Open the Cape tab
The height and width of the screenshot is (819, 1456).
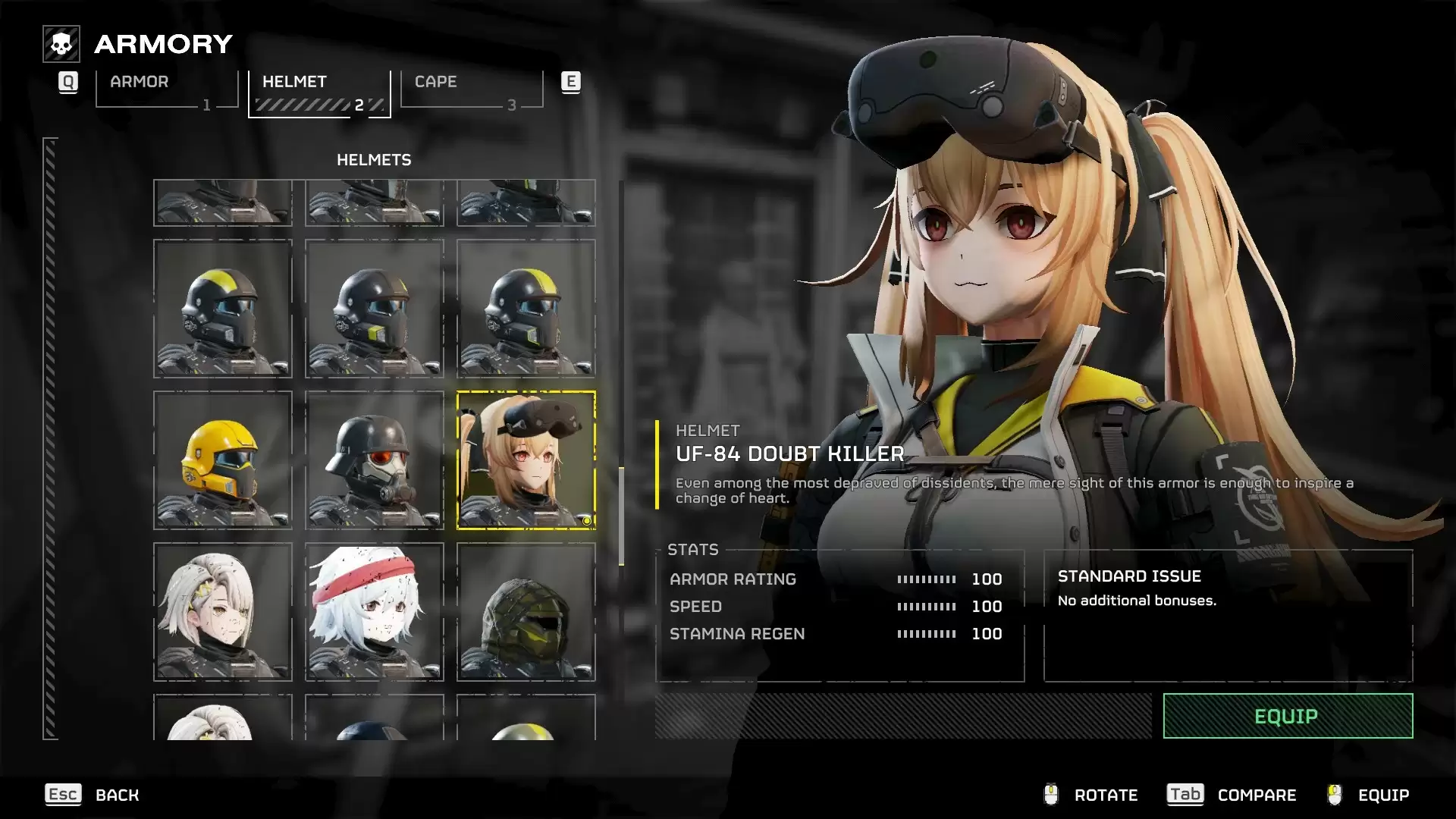coord(471,90)
